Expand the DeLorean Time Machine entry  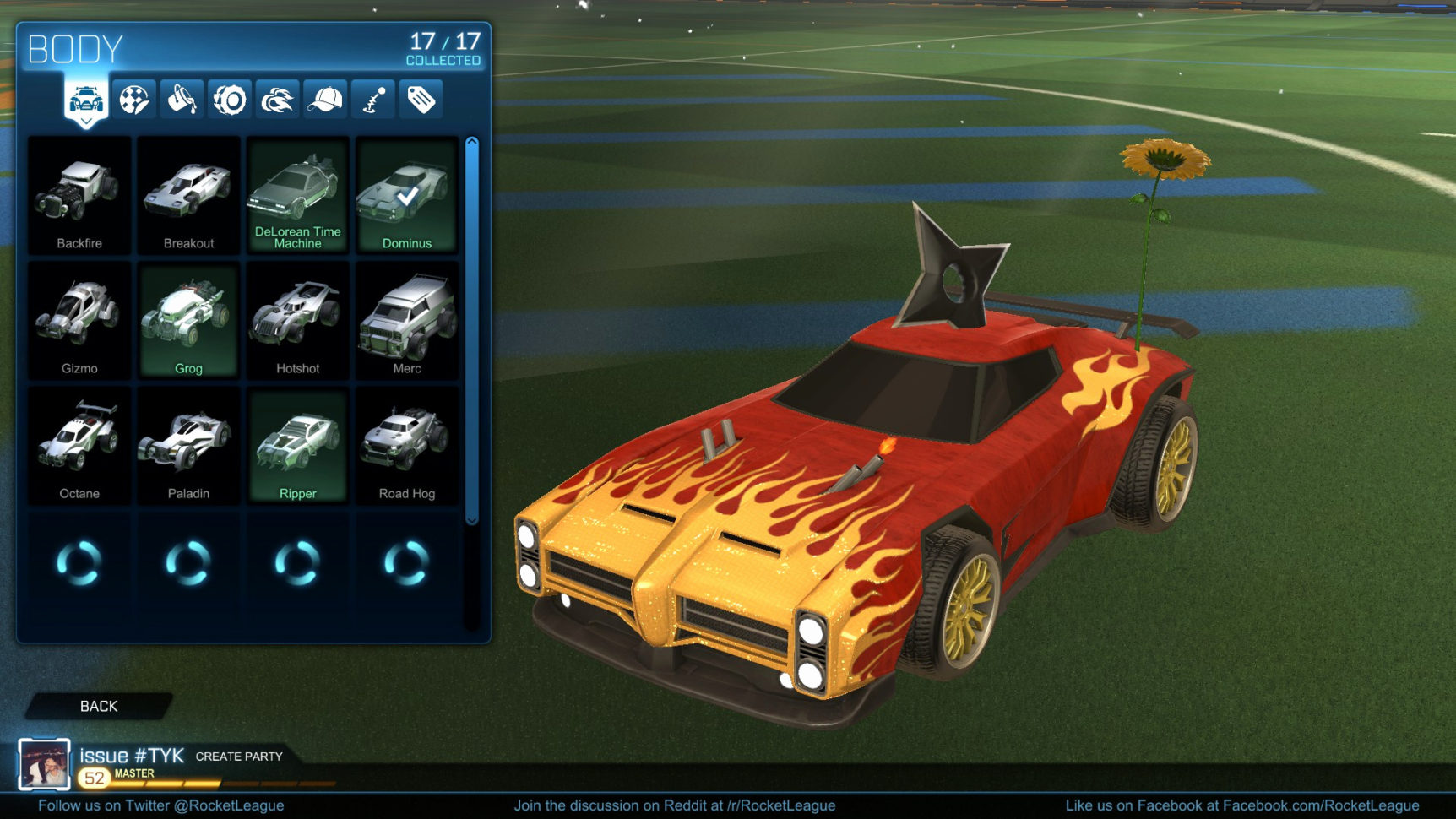pyautogui.click(x=297, y=194)
